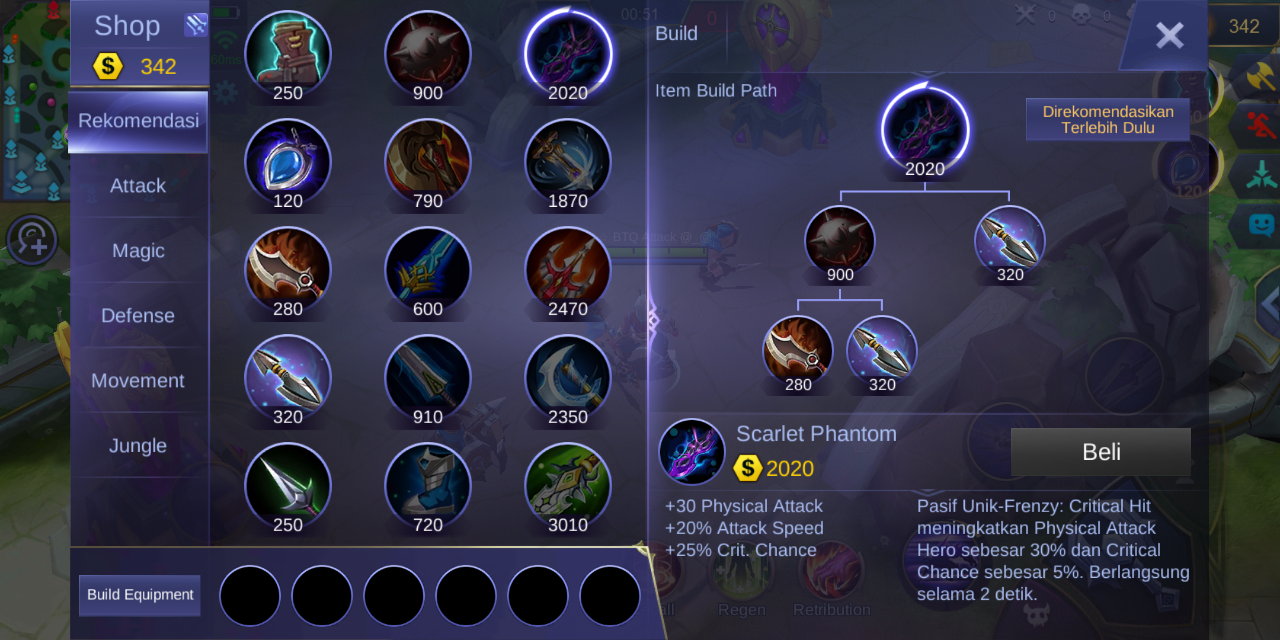Close the shop window

(x=1168, y=36)
